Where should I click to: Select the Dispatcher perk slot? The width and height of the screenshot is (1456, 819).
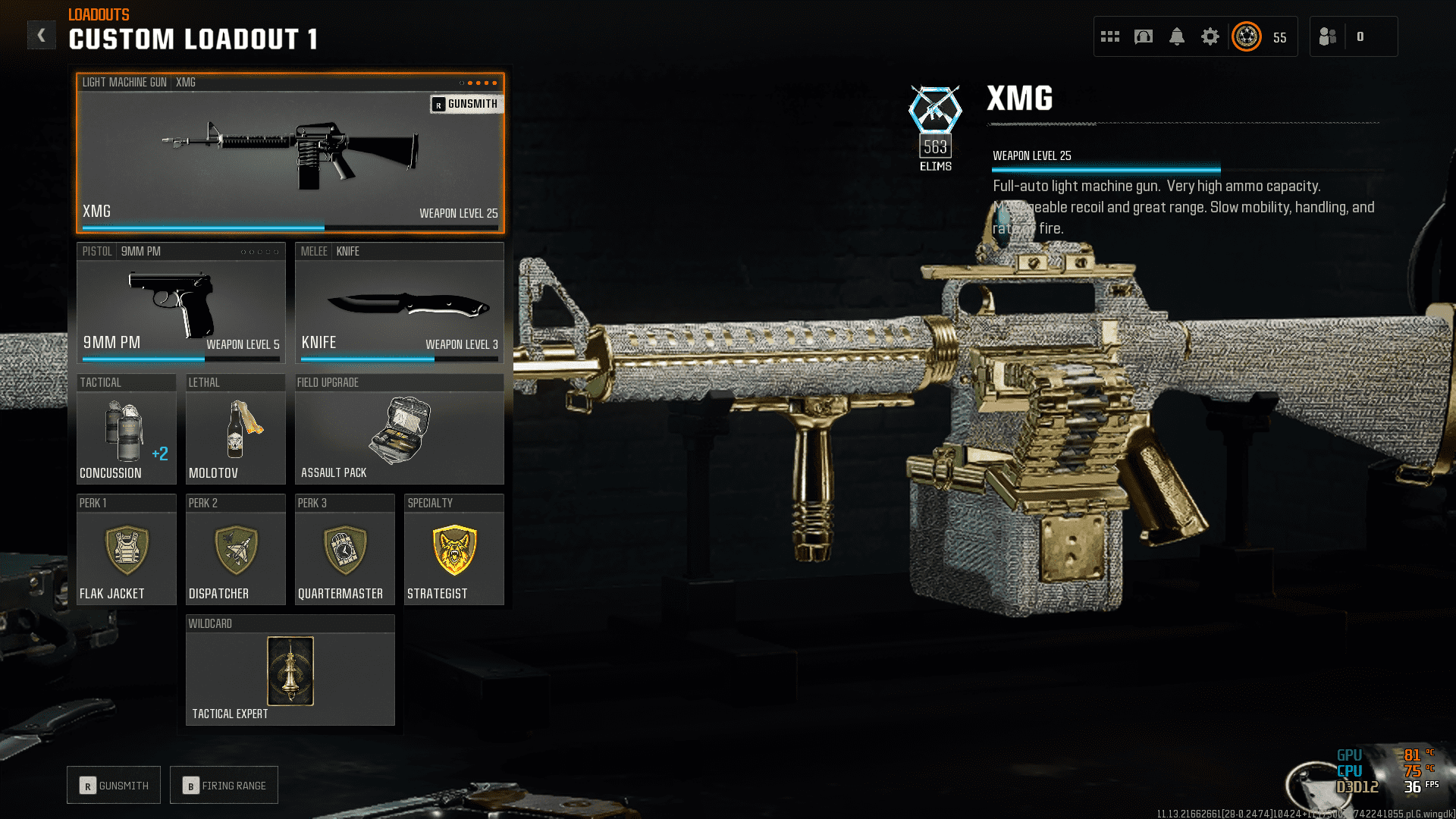(x=235, y=551)
